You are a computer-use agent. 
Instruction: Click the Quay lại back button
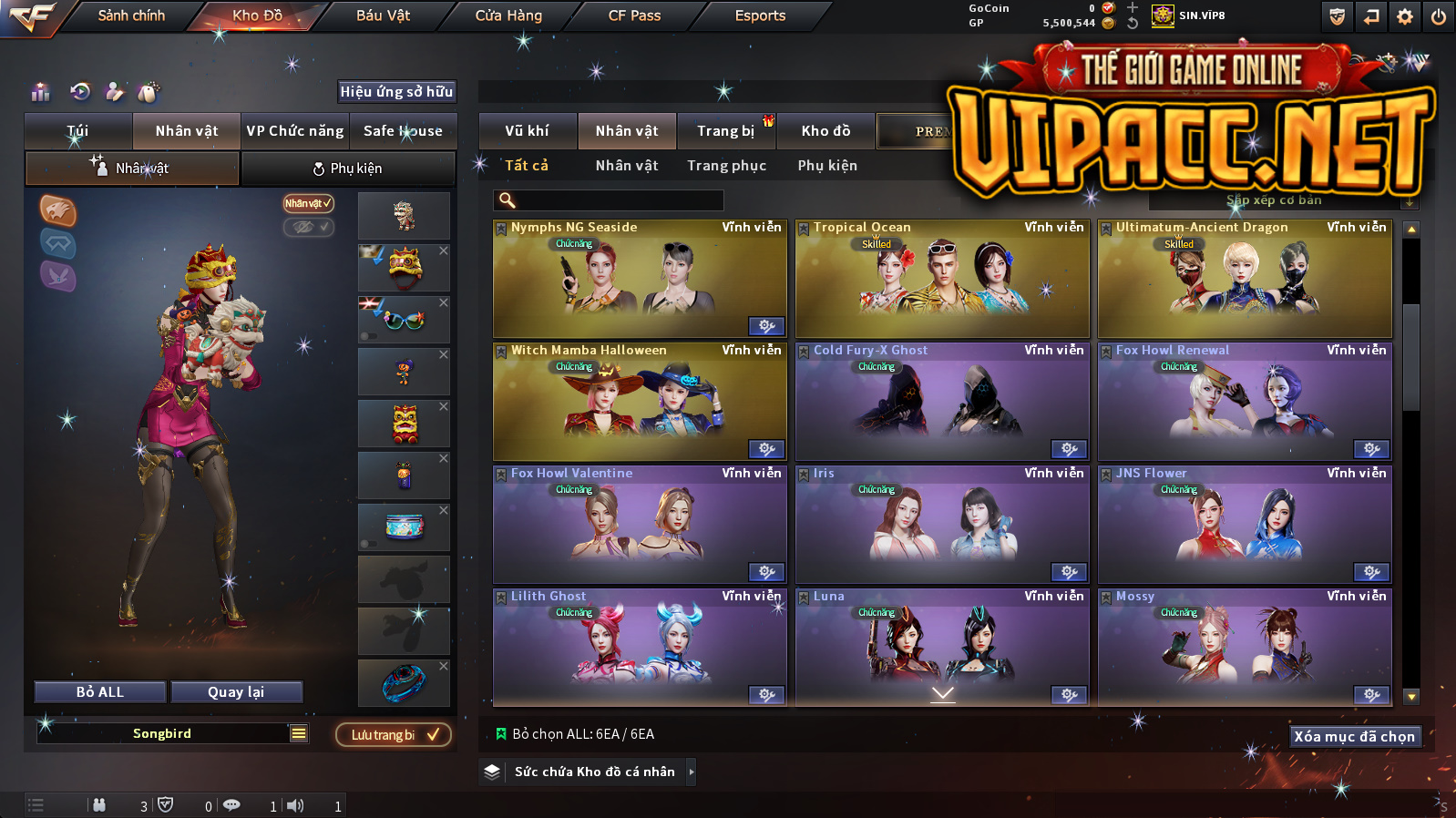point(236,692)
